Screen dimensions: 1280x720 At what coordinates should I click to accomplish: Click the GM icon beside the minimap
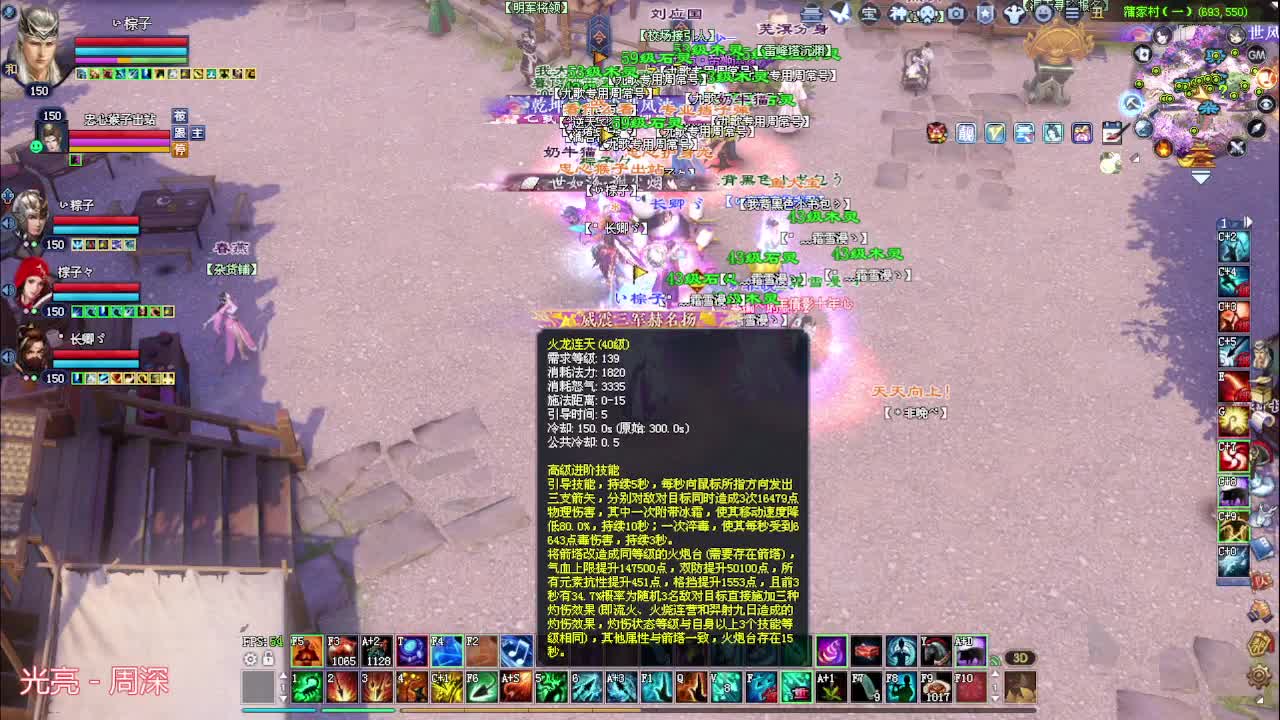click(x=1257, y=56)
